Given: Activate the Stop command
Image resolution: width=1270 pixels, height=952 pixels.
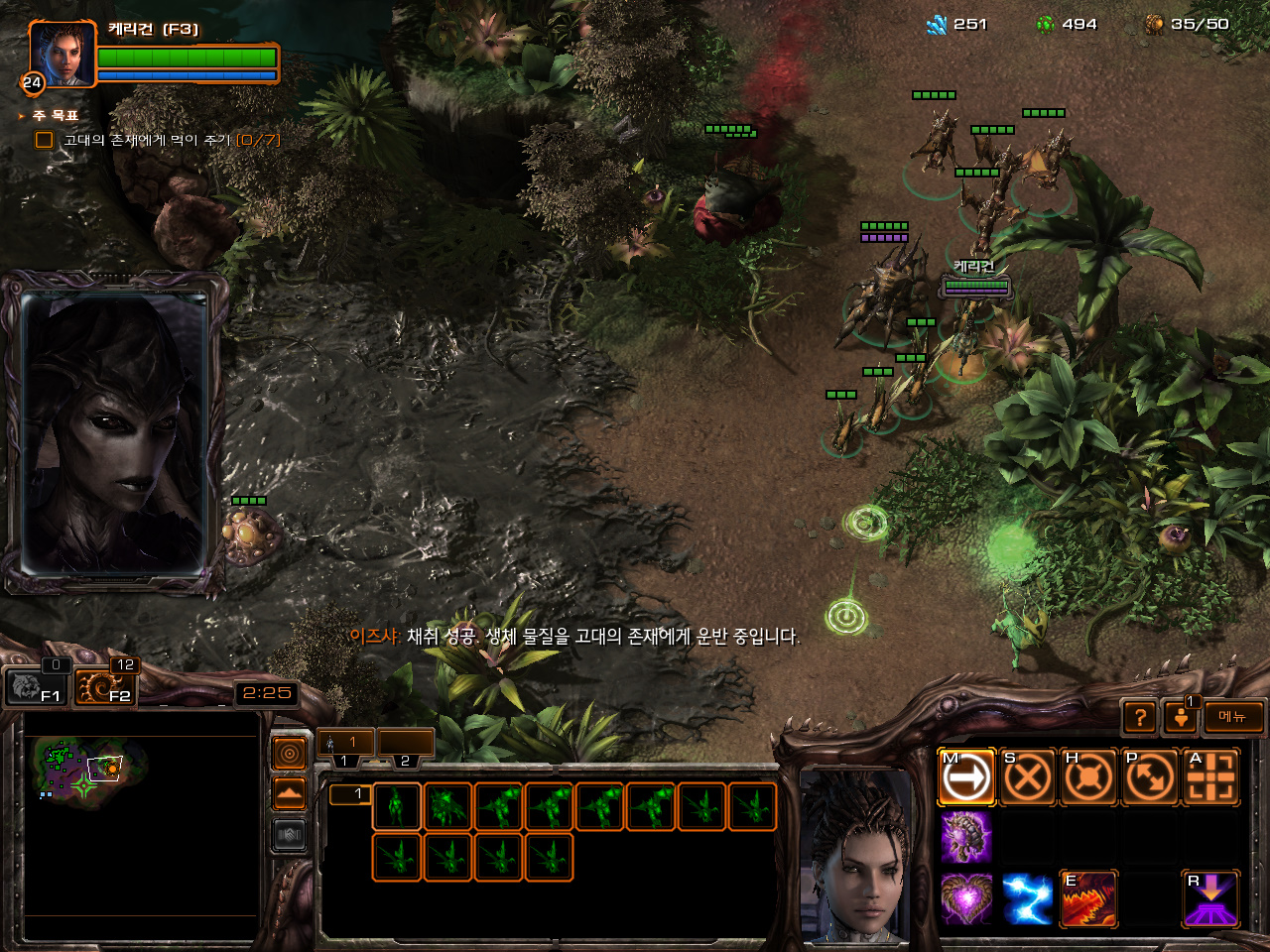Looking at the screenshot, I should (x=1027, y=777).
